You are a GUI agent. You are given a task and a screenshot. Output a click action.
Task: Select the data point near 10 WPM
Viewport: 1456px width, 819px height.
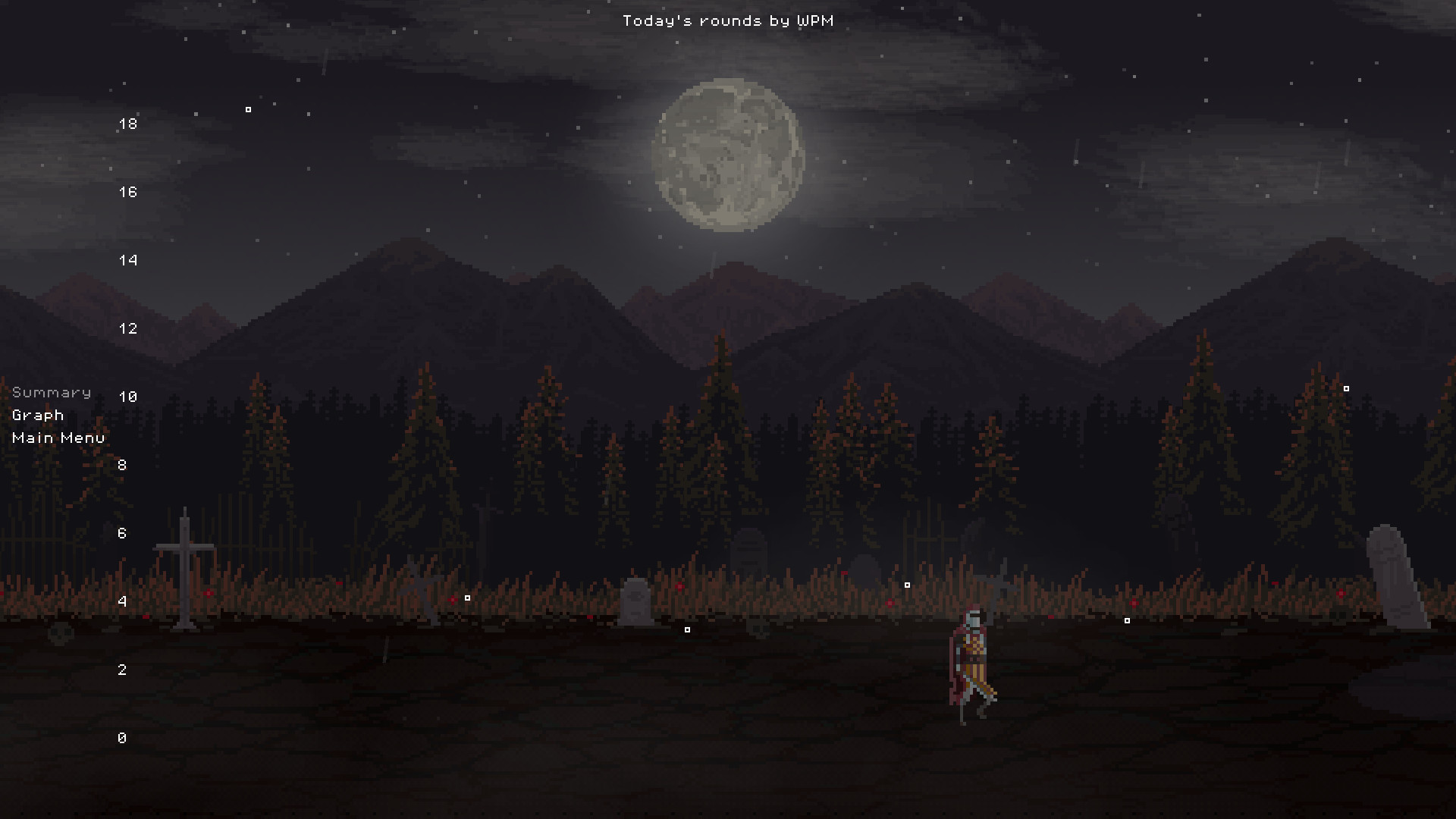(x=1346, y=388)
